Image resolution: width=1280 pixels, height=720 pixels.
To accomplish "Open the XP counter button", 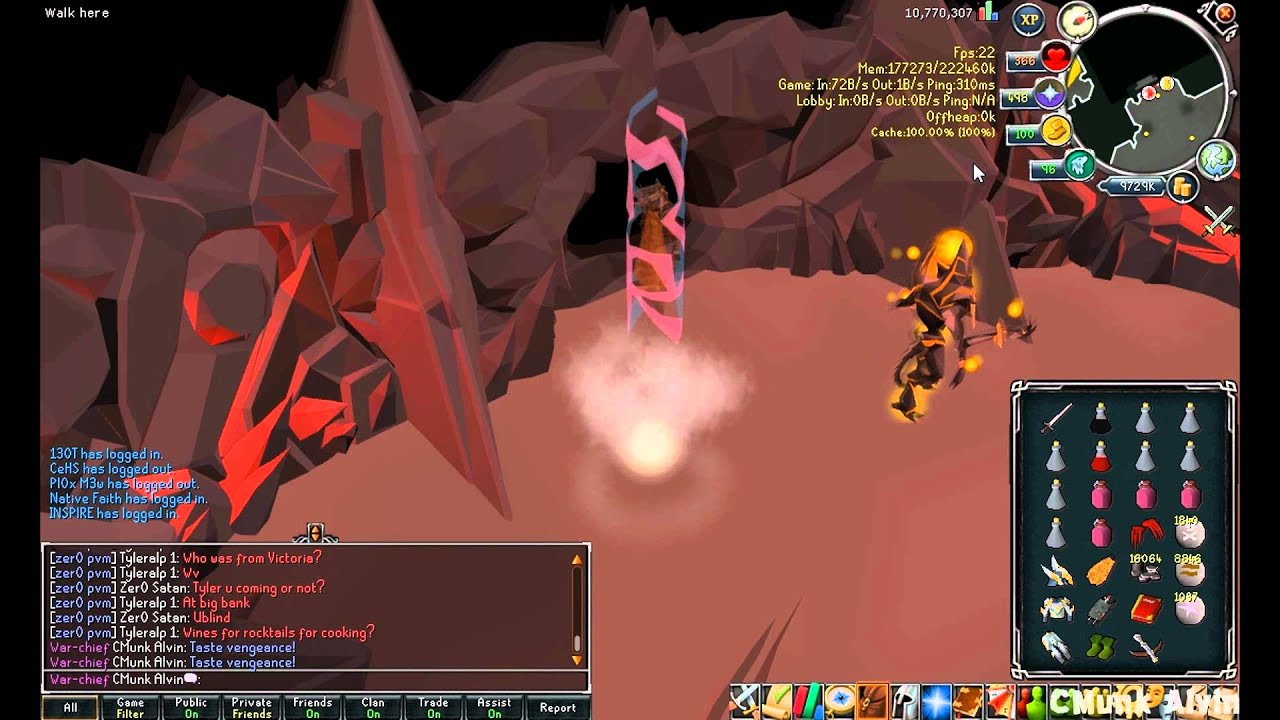I will [x=1029, y=19].
